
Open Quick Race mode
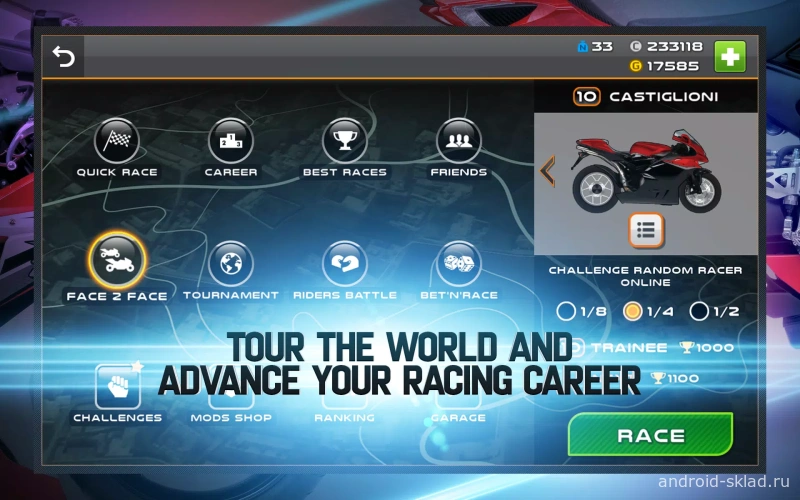[117, 141]
